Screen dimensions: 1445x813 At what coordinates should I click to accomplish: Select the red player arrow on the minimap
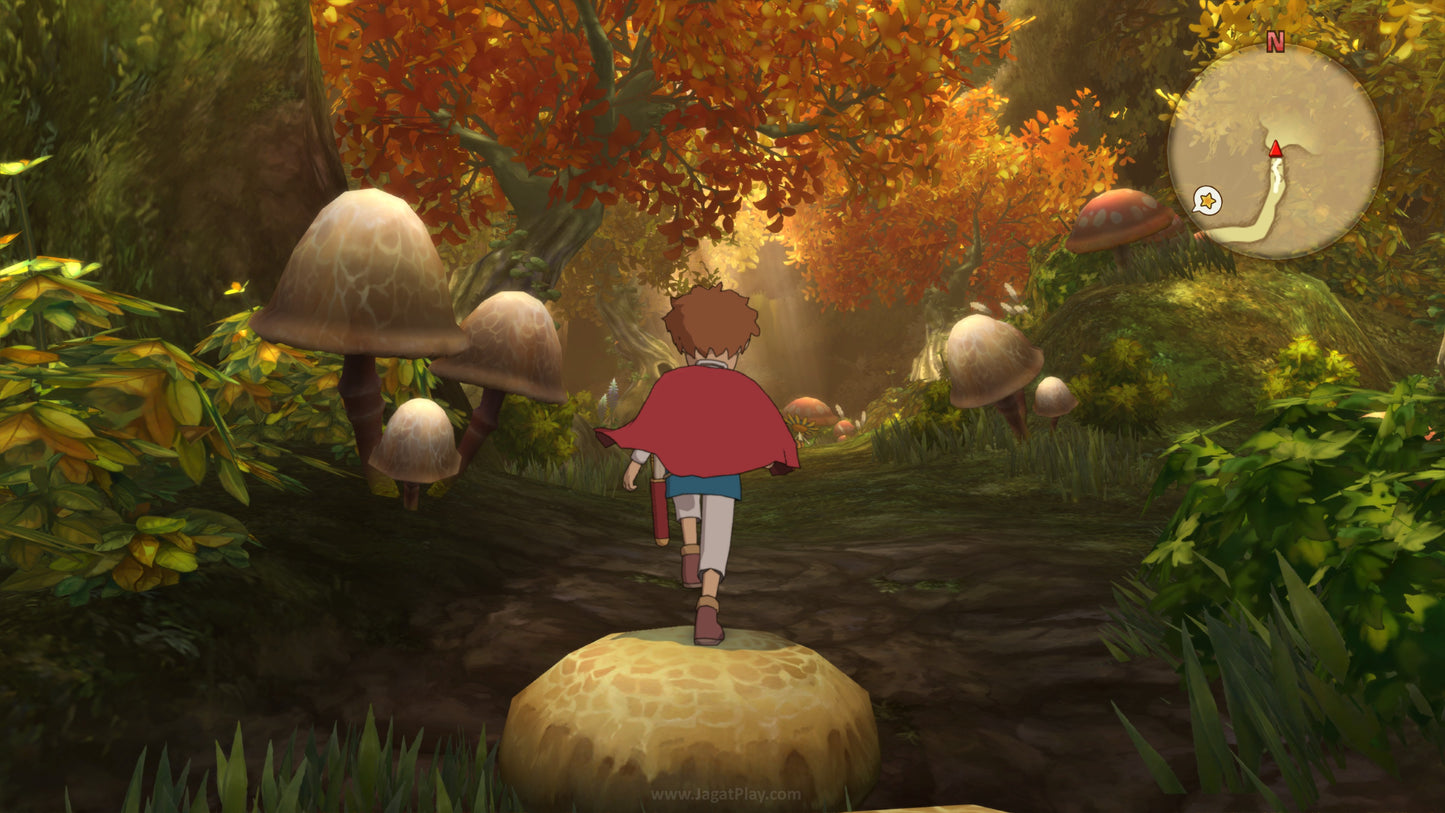(x=1277, y=150)
